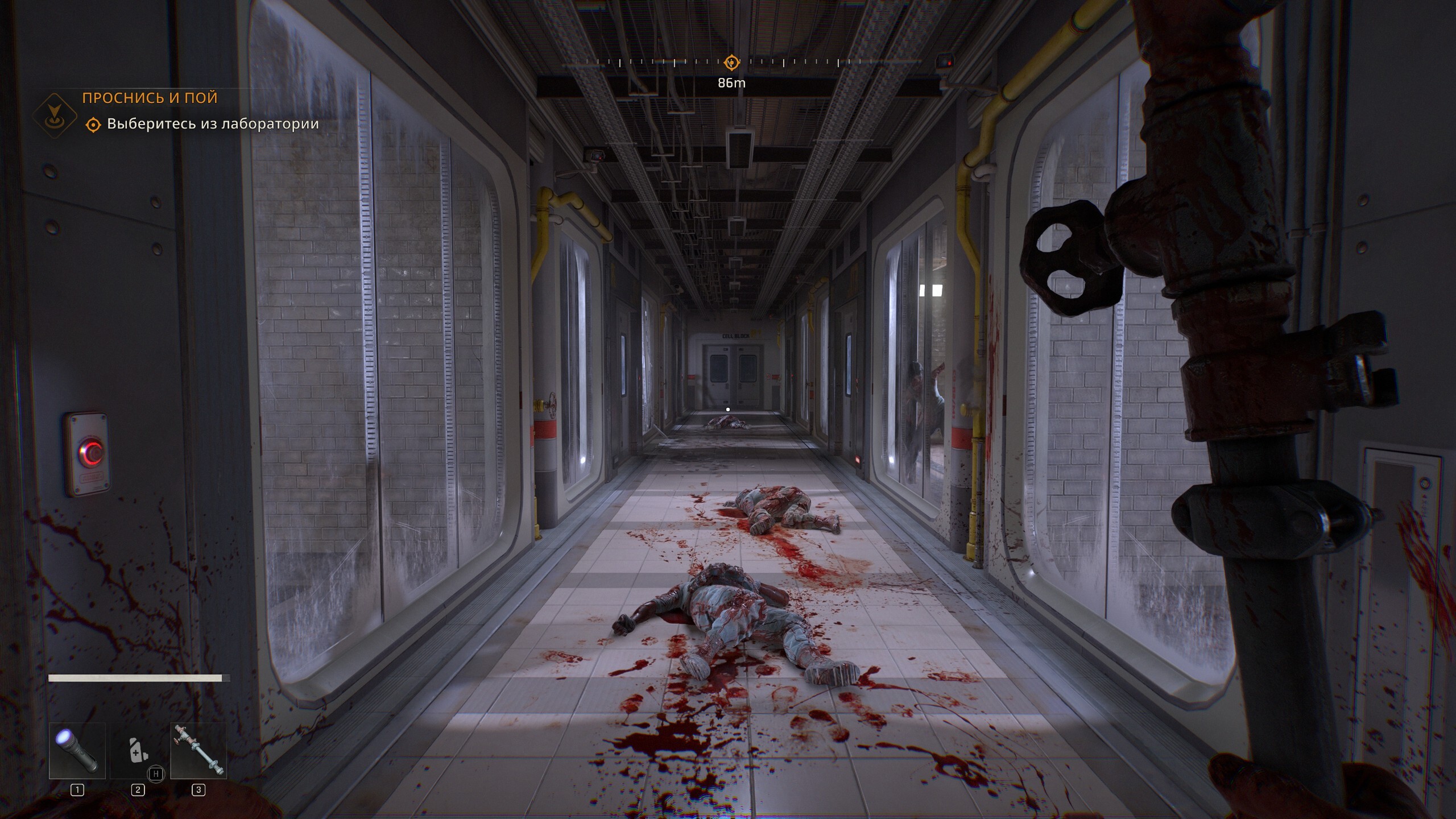This screenshot has width=1456, height=819.
Task: Choose the medkit hotbar slot
Action: [x=138, y=750]
